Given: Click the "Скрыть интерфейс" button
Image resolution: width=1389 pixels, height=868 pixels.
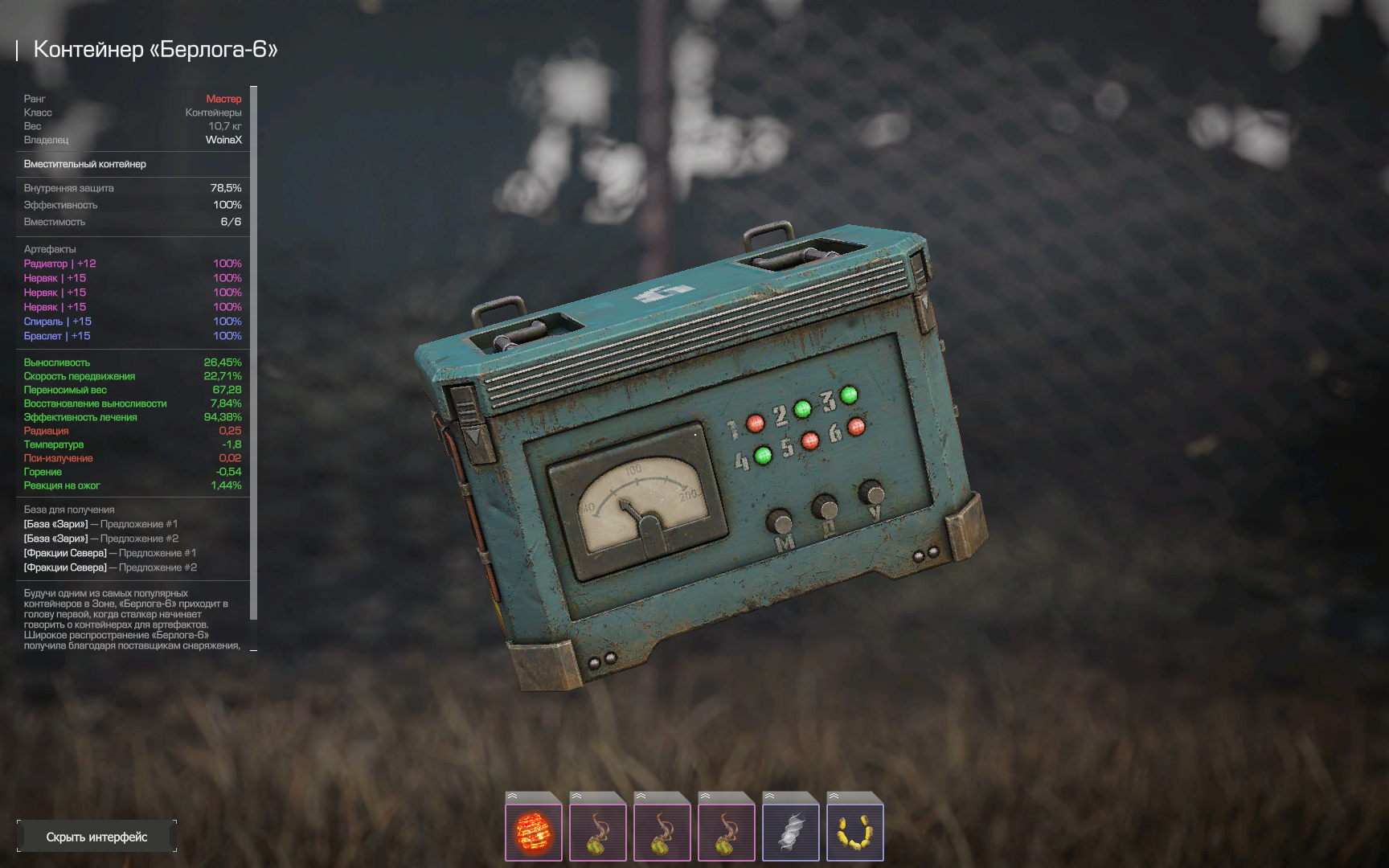Looking at the screenshot, I should point(96,837).
